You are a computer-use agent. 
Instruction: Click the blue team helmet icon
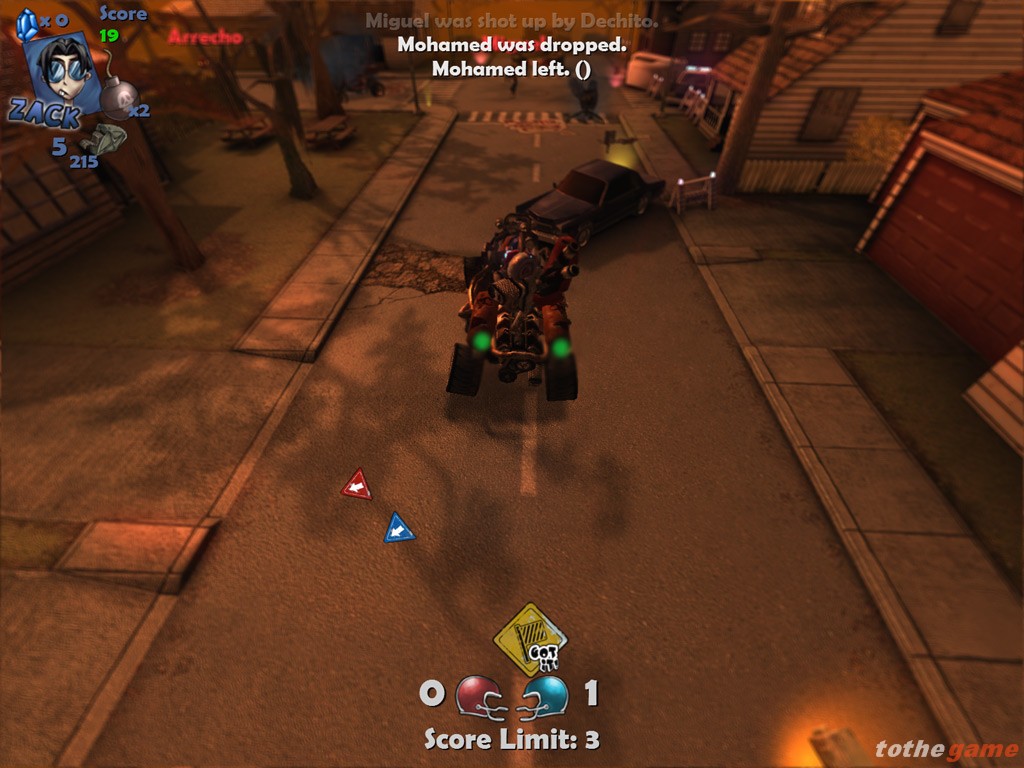pyautogui.click(x=545, y=695)
